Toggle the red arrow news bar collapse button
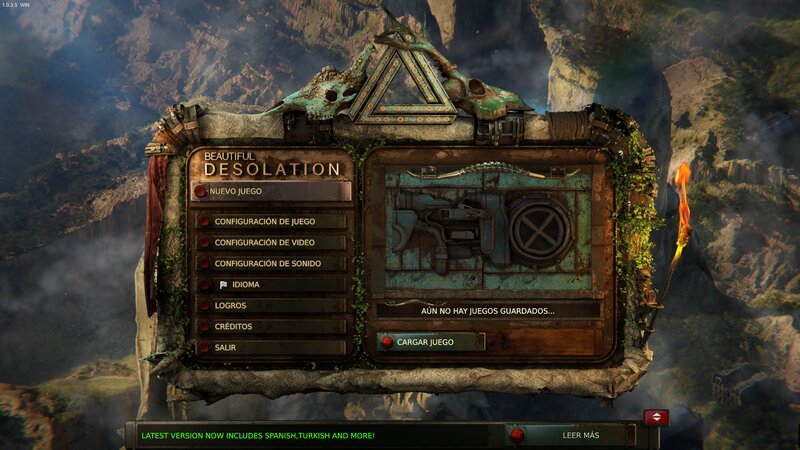Viewport: 800px width, 450px height. (x=656, y=416)
